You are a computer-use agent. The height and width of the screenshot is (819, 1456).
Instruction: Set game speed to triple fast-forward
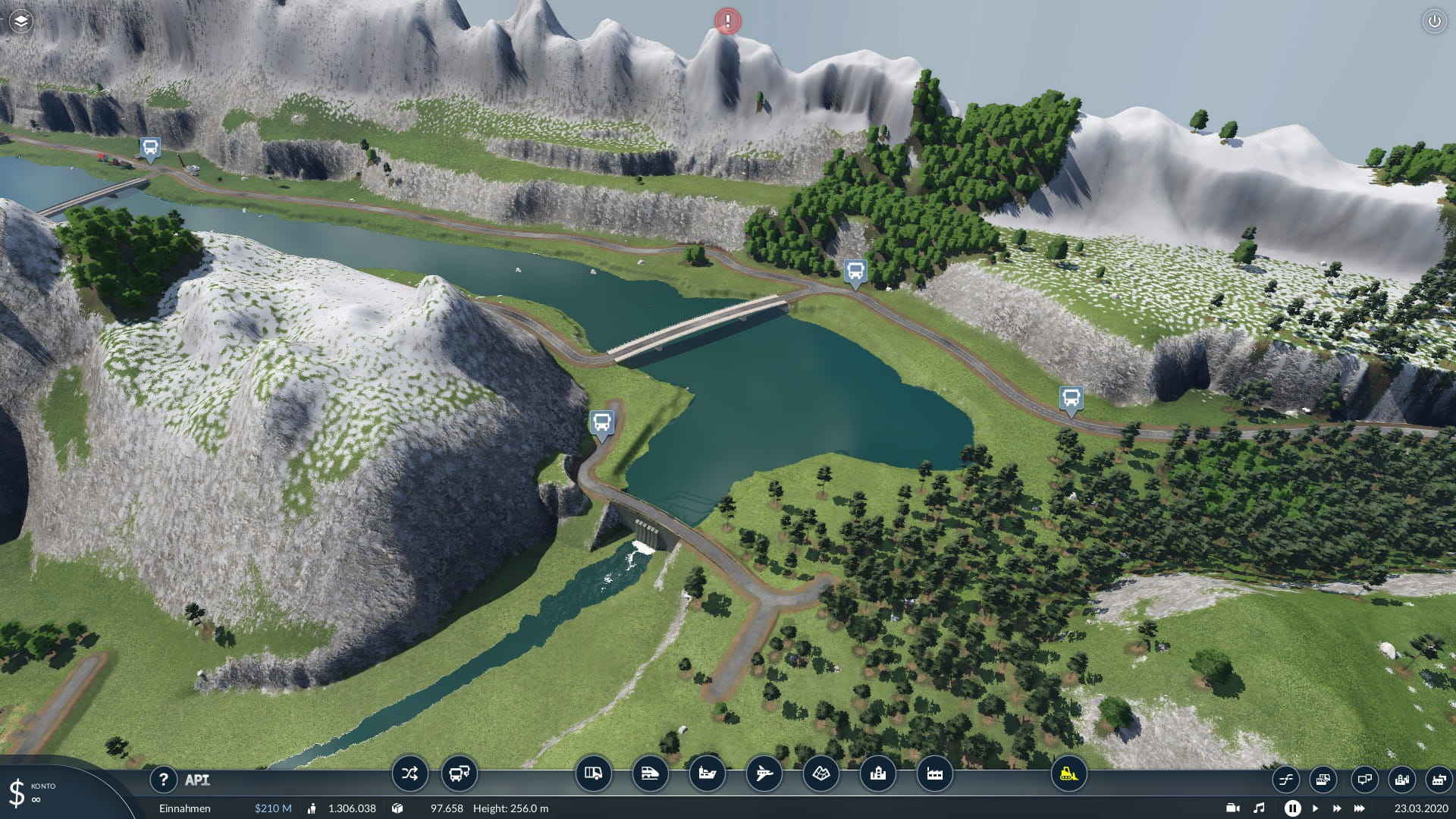(x=1360, y=808)
